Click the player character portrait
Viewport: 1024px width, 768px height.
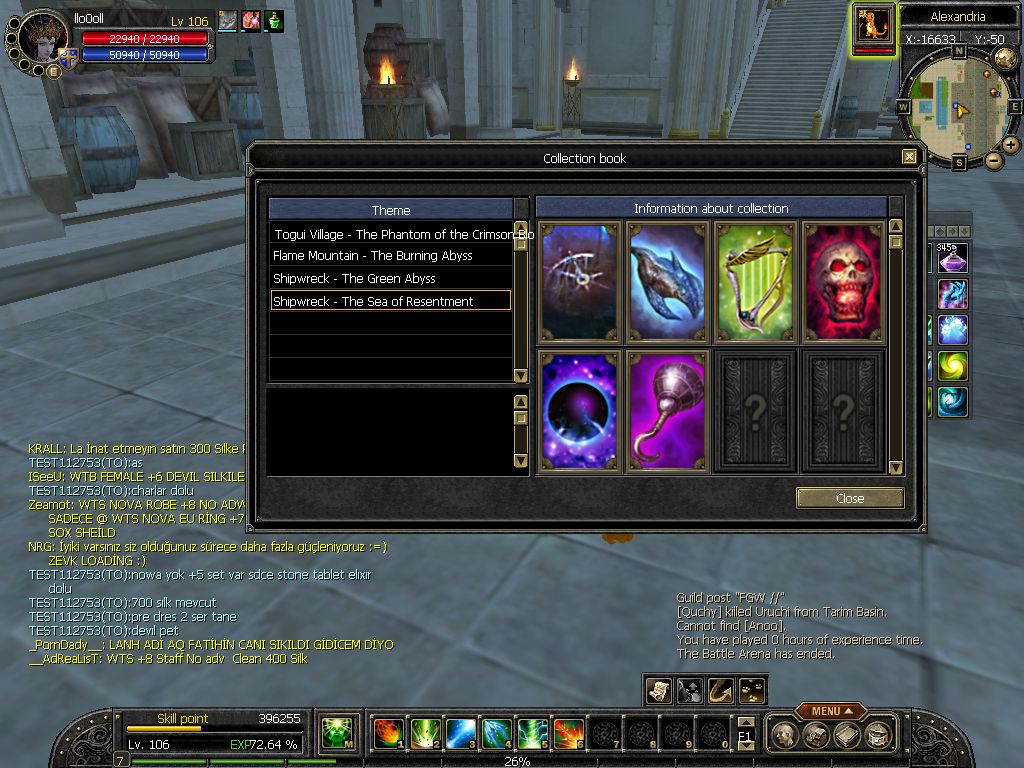point(42,37)
